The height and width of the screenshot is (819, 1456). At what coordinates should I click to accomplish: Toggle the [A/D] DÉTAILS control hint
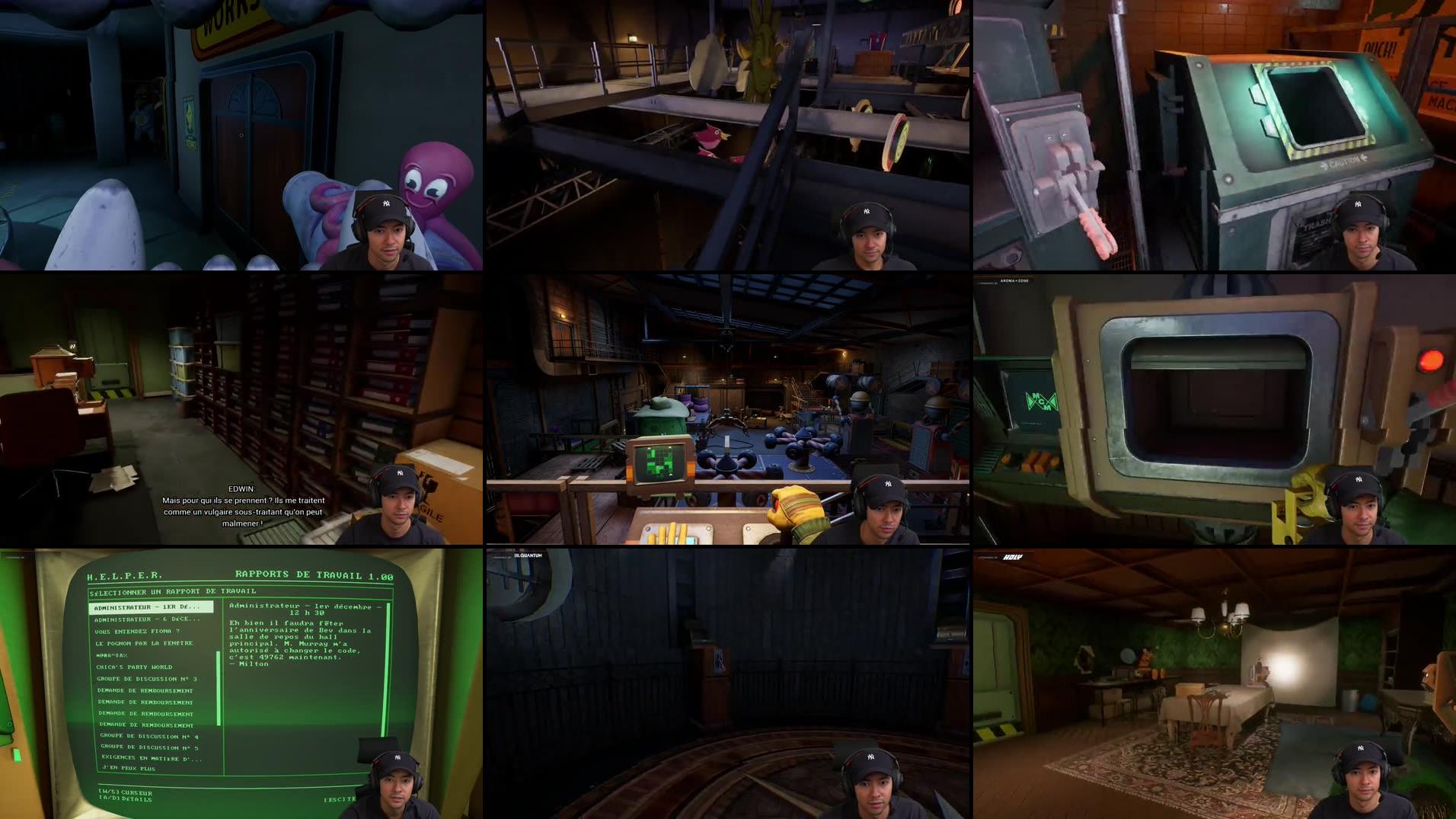[125, 799]
